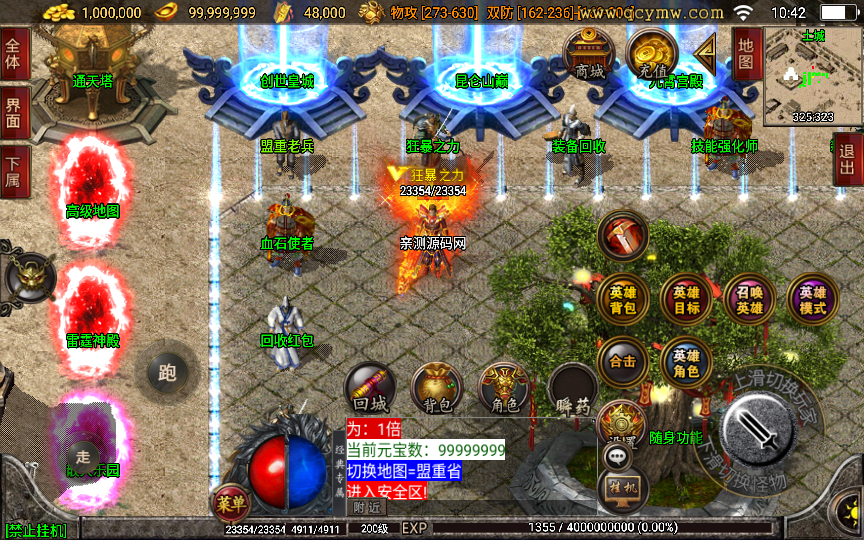Toggle the 走 walk mode button
The height and width of the screenshot is (540, 864).
coord(82,451)
